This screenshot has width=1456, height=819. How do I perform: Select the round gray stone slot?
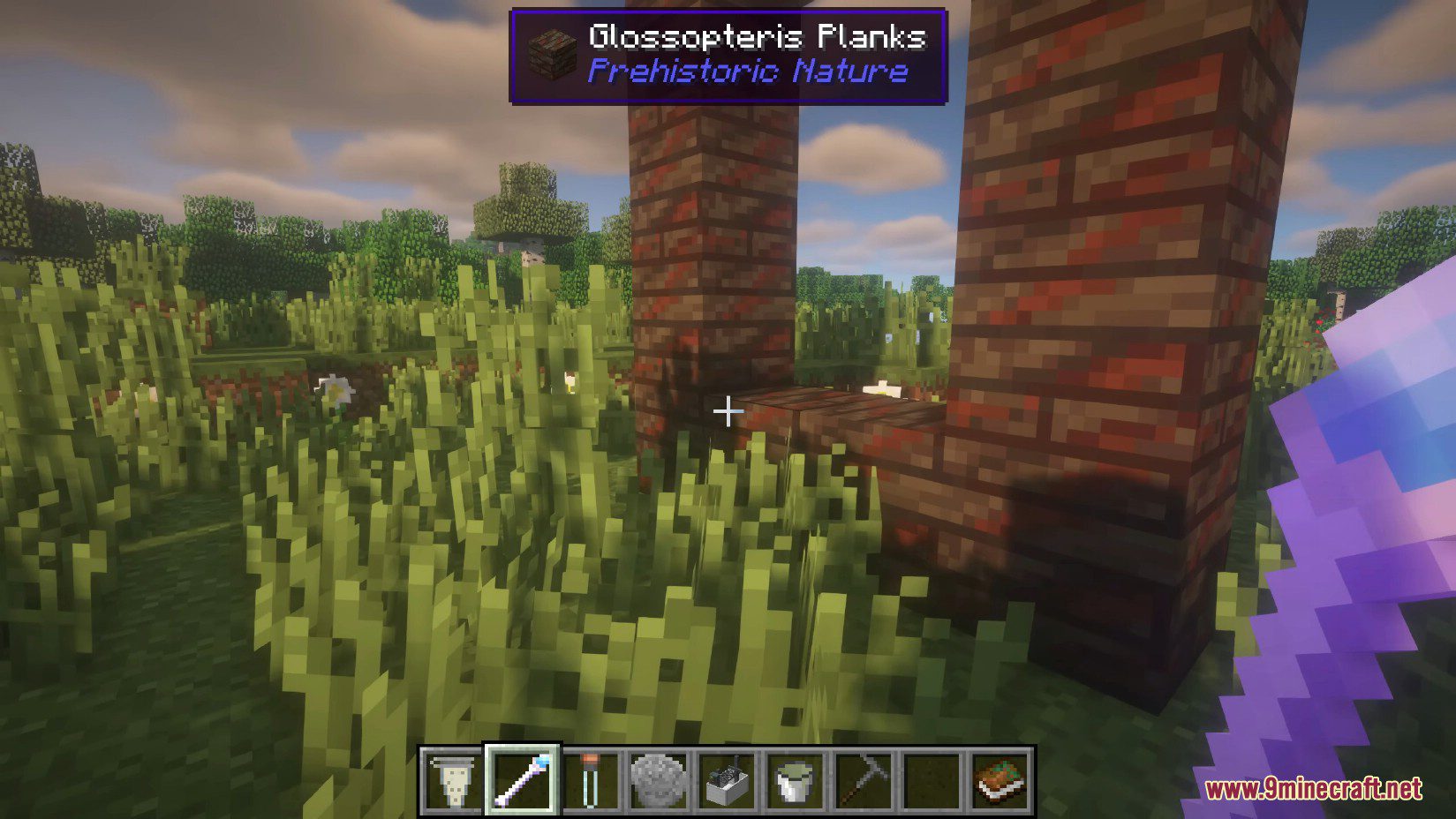pyautogui.click(x=659, y=780)
